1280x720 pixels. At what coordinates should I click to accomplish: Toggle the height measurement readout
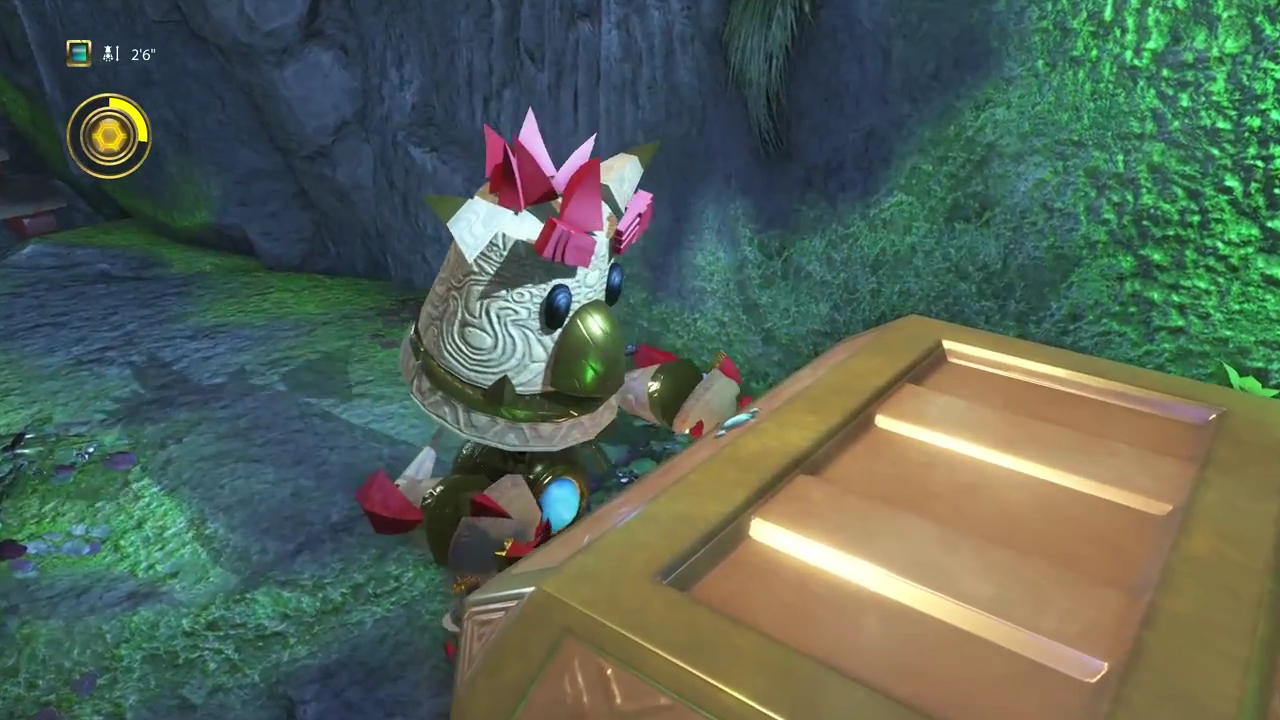click(142, 54)
